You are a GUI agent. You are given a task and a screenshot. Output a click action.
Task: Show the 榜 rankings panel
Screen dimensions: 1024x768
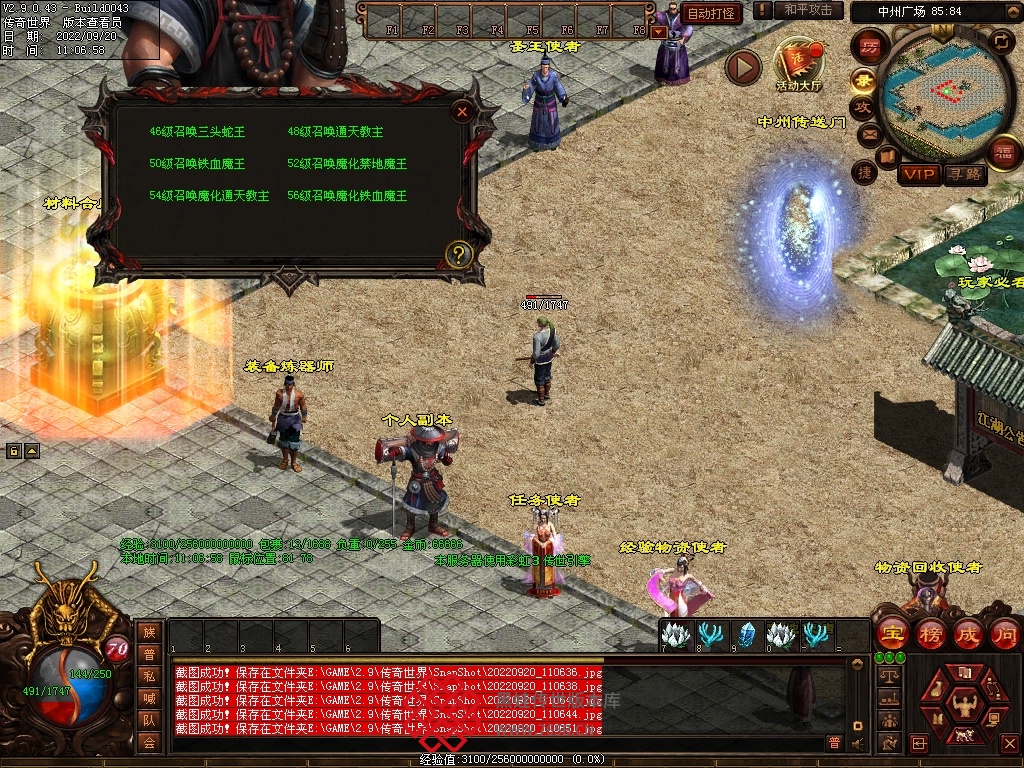[930, 634]
